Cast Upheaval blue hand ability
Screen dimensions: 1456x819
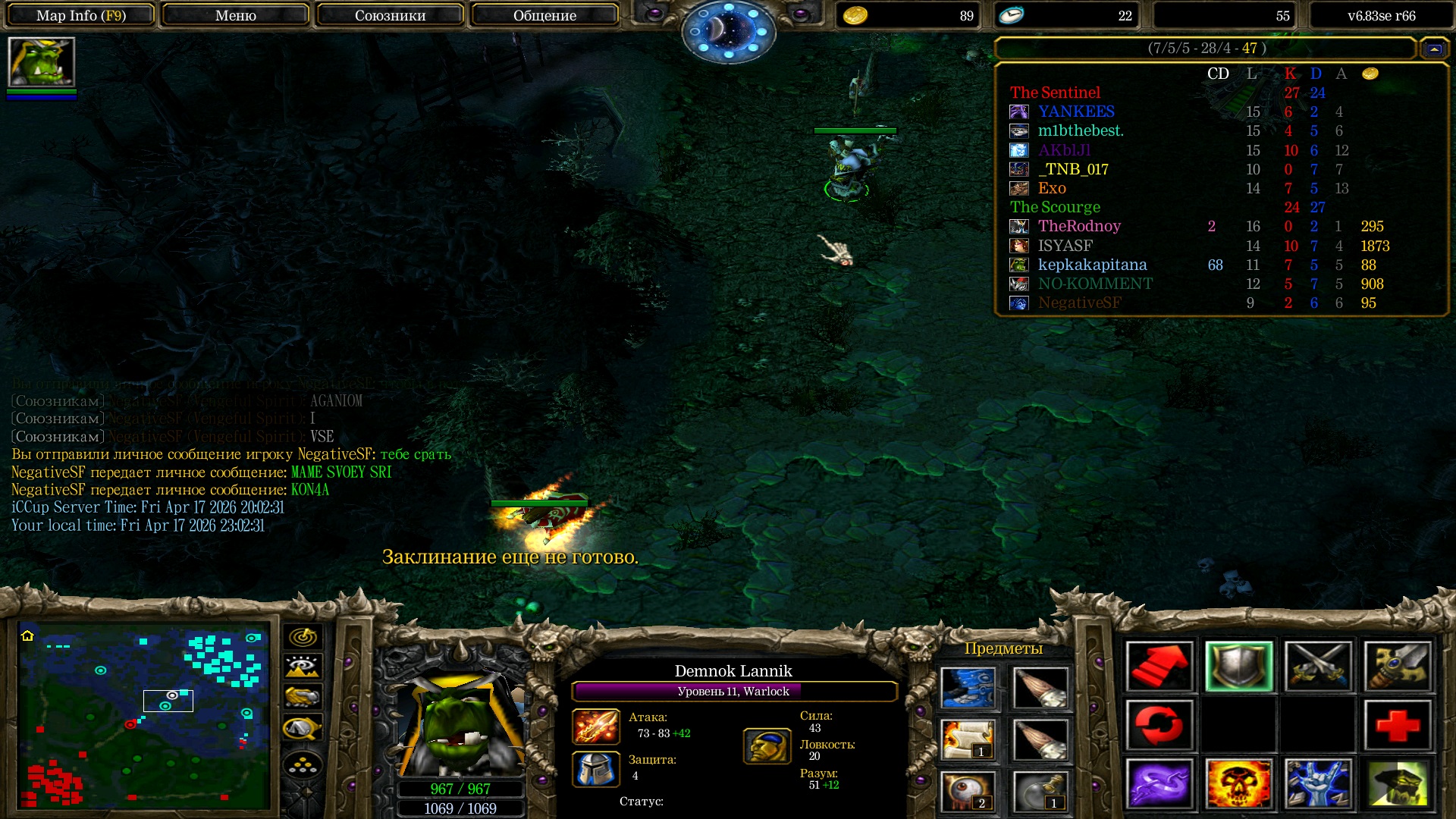point(1318,784)
